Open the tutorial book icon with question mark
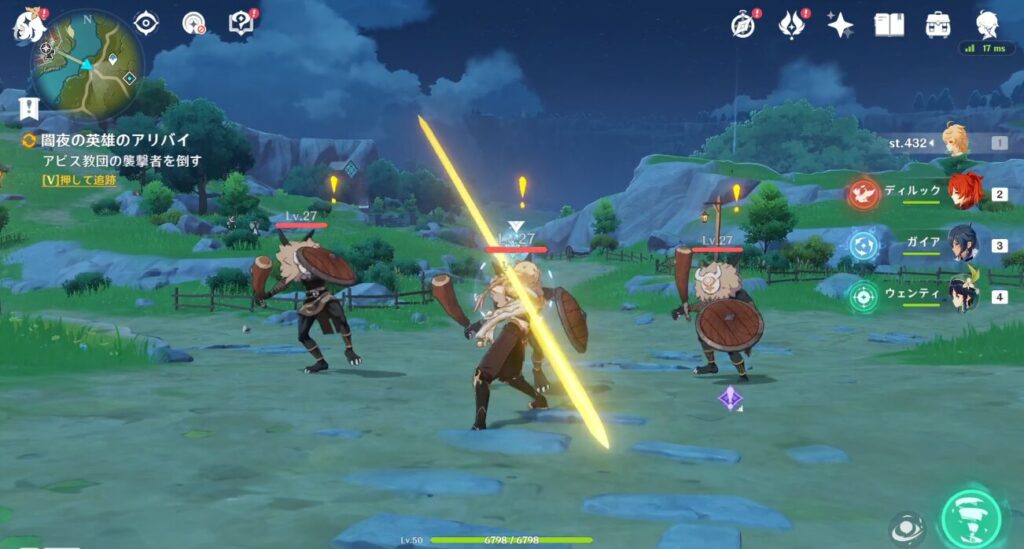 click(241, 23)
